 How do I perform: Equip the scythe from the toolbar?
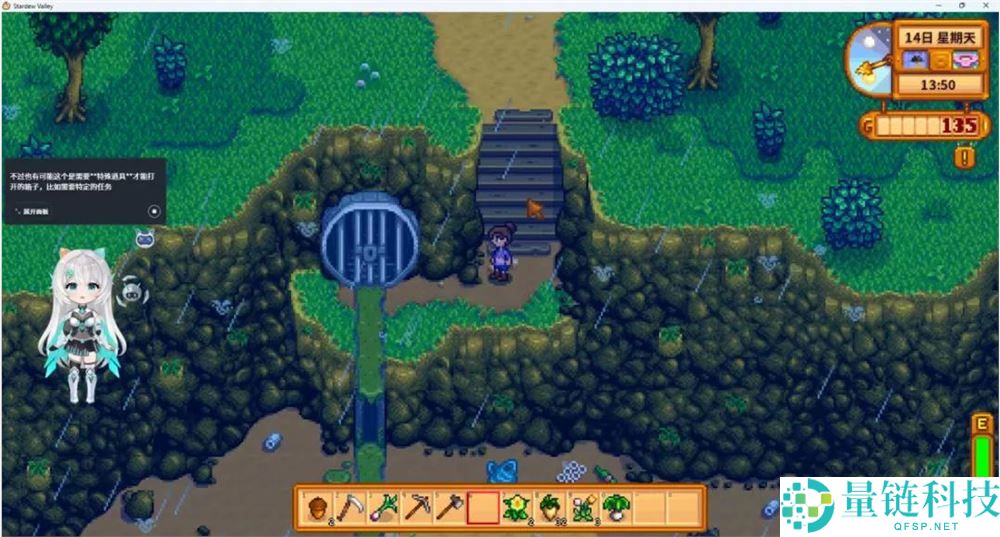click(350, 508)
